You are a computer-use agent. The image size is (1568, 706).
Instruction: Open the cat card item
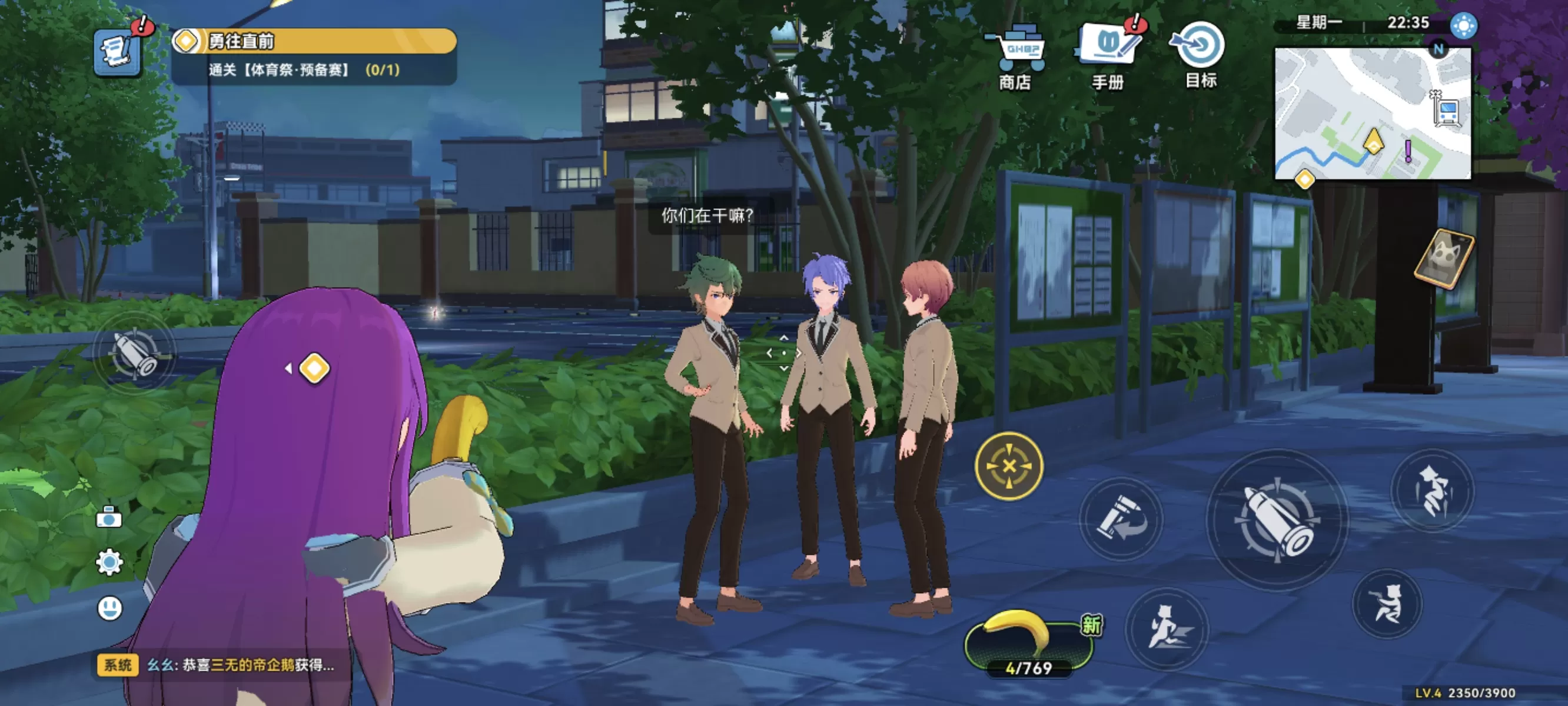tap(1444, 259)
